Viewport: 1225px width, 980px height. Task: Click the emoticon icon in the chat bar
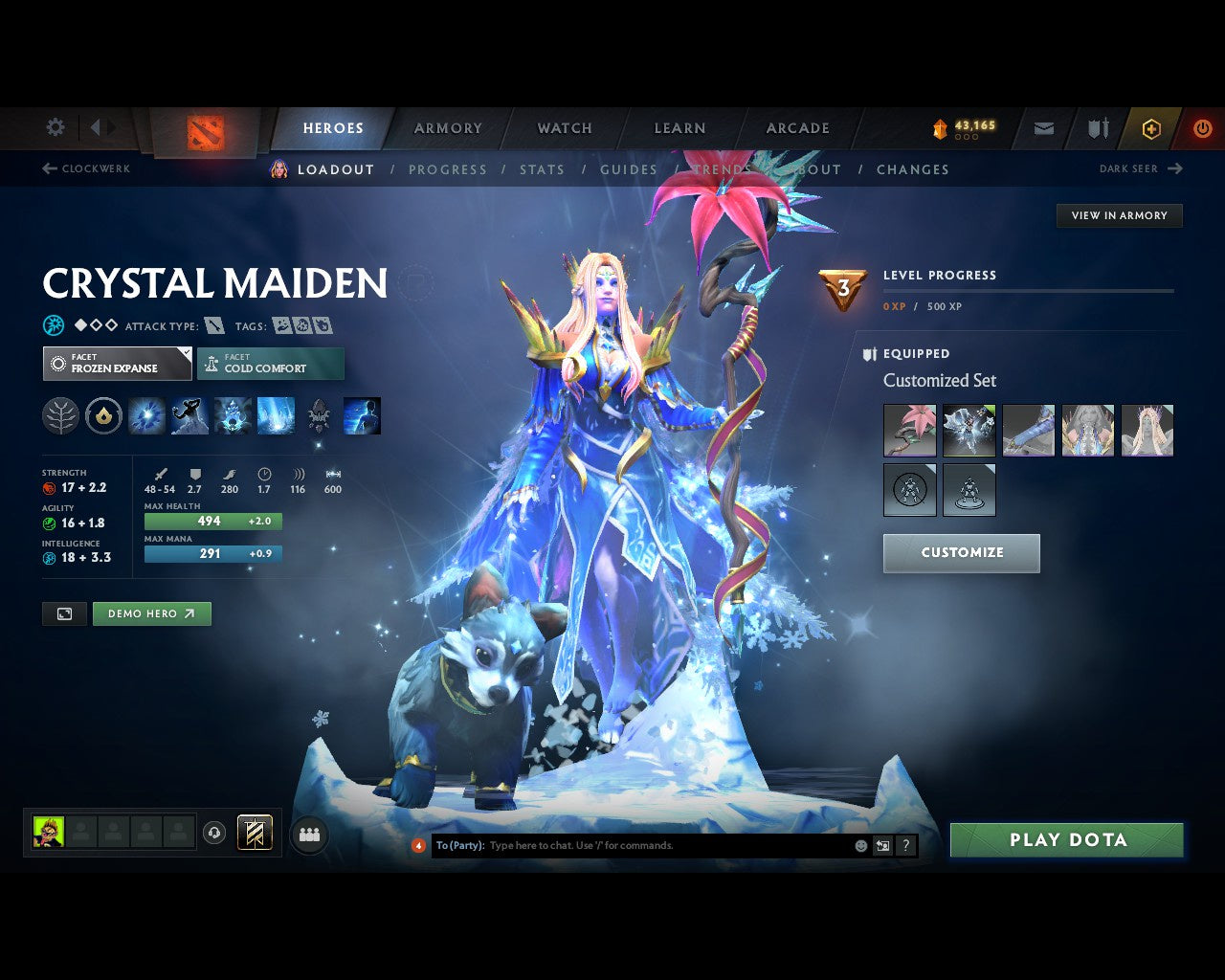859,846
